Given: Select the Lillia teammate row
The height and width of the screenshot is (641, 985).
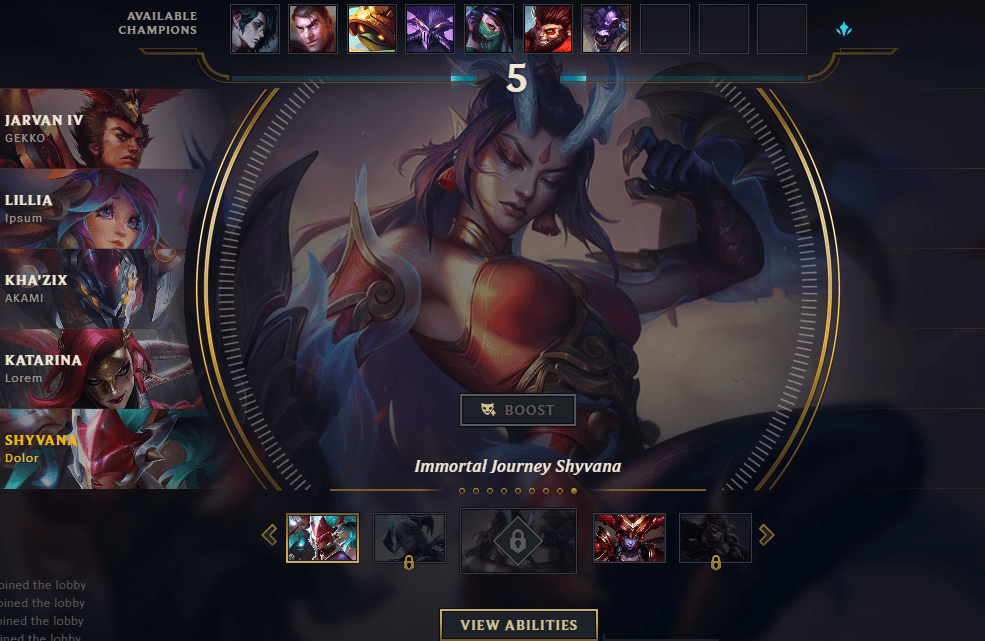Looking at the screenshot, I should click(100, 209).
